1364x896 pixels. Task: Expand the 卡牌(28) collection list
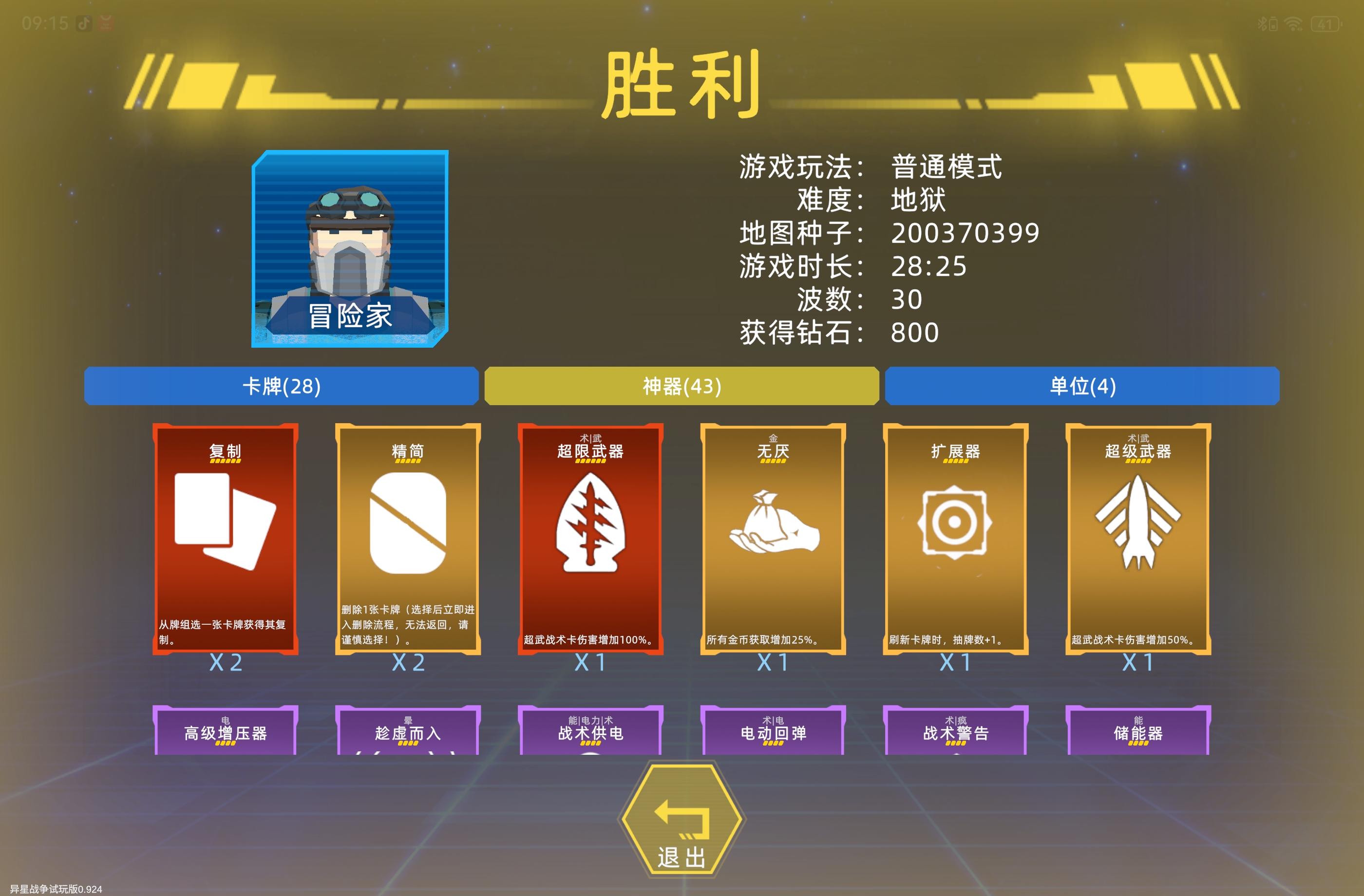pos(281,386)
